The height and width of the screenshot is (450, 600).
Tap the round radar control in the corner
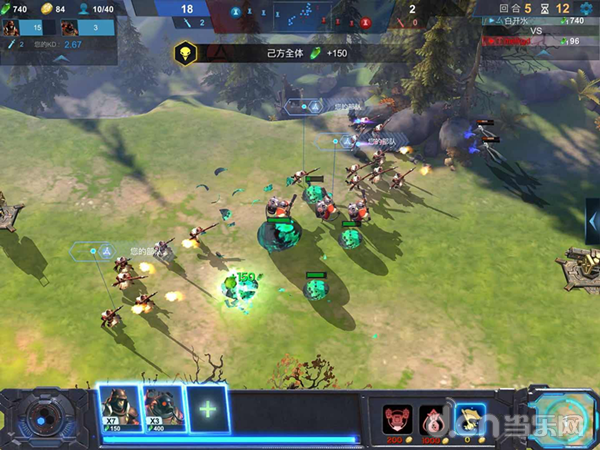click(x=44, y=414)
